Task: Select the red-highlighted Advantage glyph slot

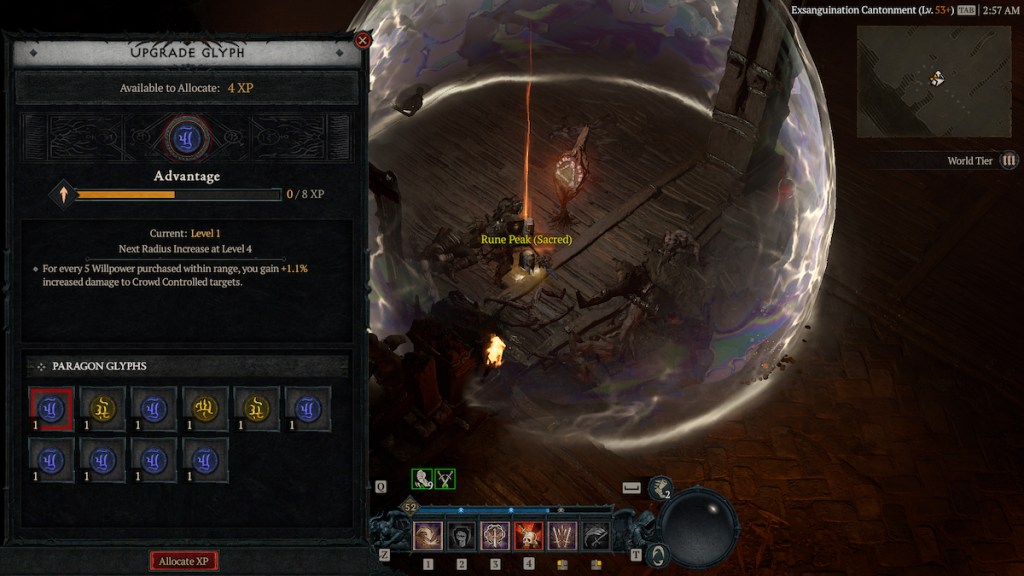Action: click(x=52, y=408)
